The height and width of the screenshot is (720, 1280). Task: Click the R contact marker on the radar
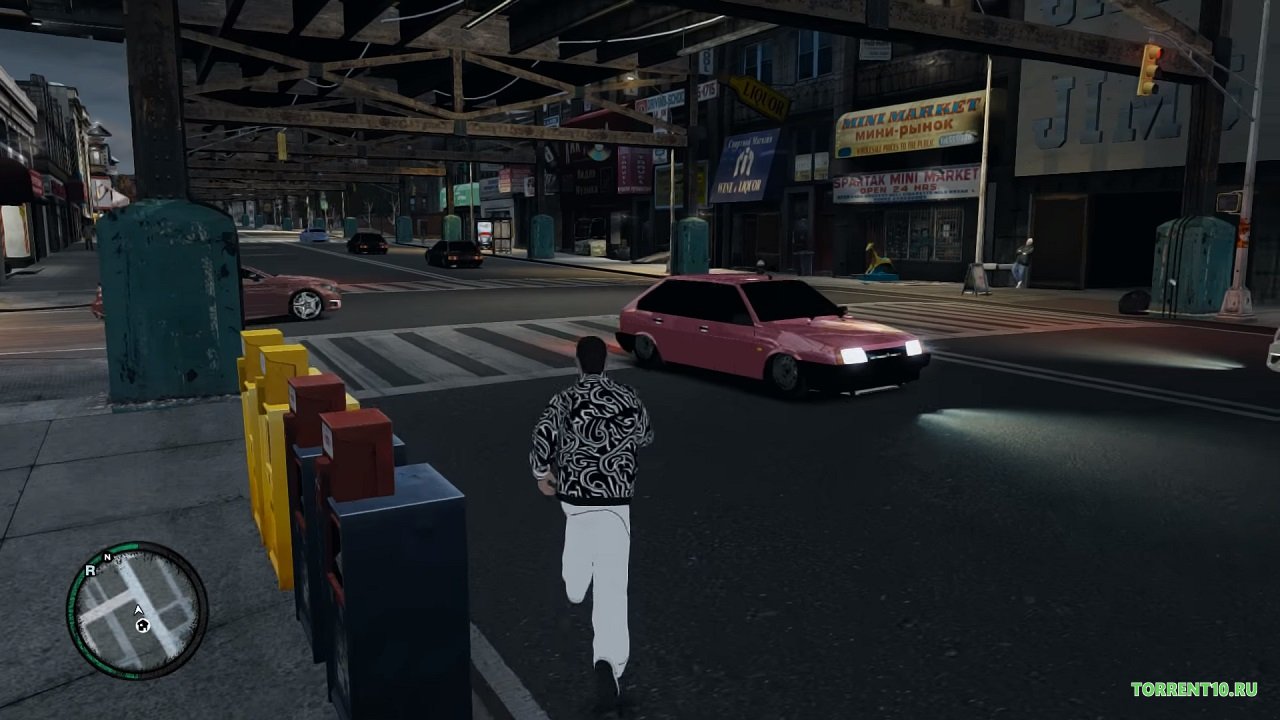tap(90, 571)
